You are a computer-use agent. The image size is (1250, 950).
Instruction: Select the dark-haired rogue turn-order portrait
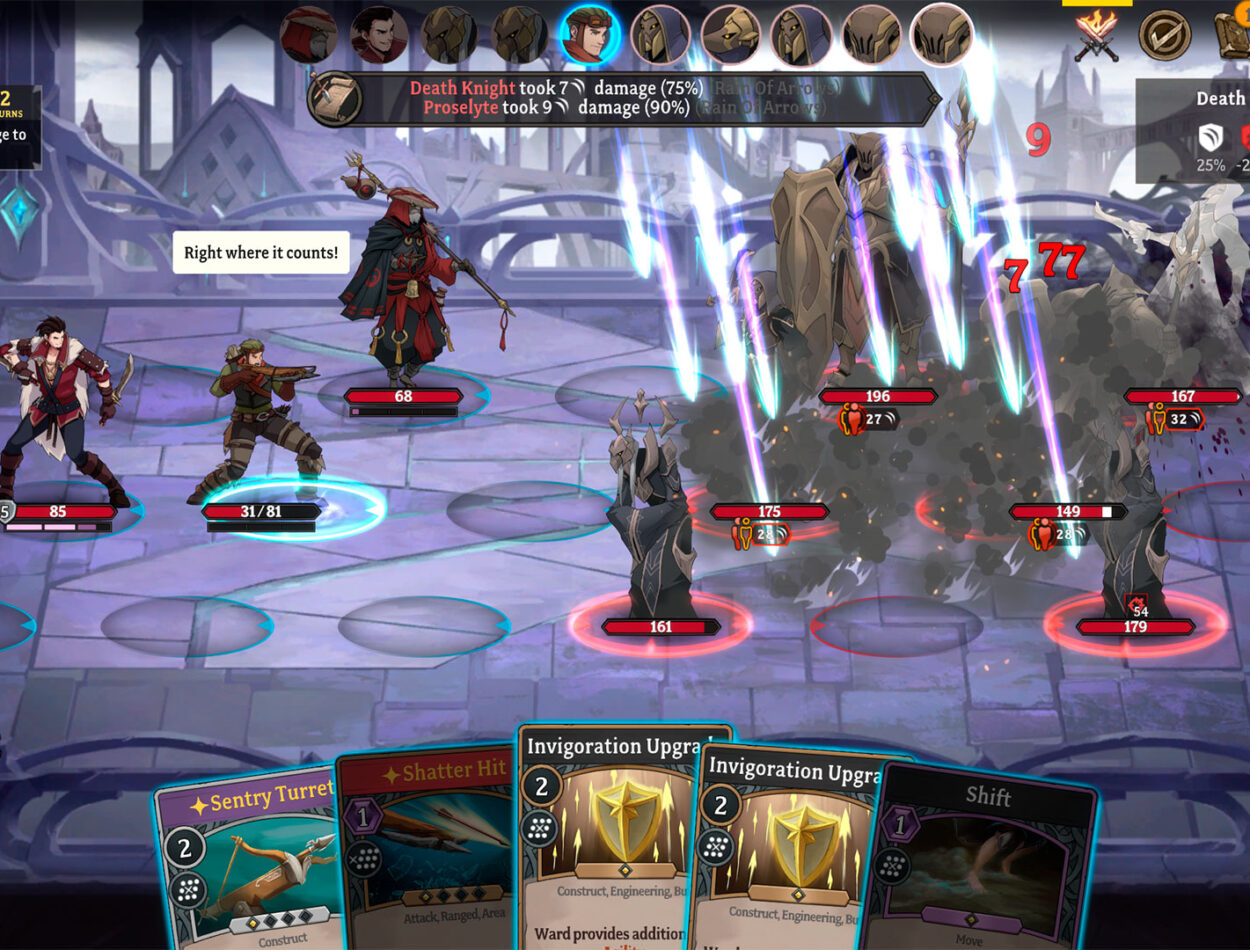(x=379, y=35)
